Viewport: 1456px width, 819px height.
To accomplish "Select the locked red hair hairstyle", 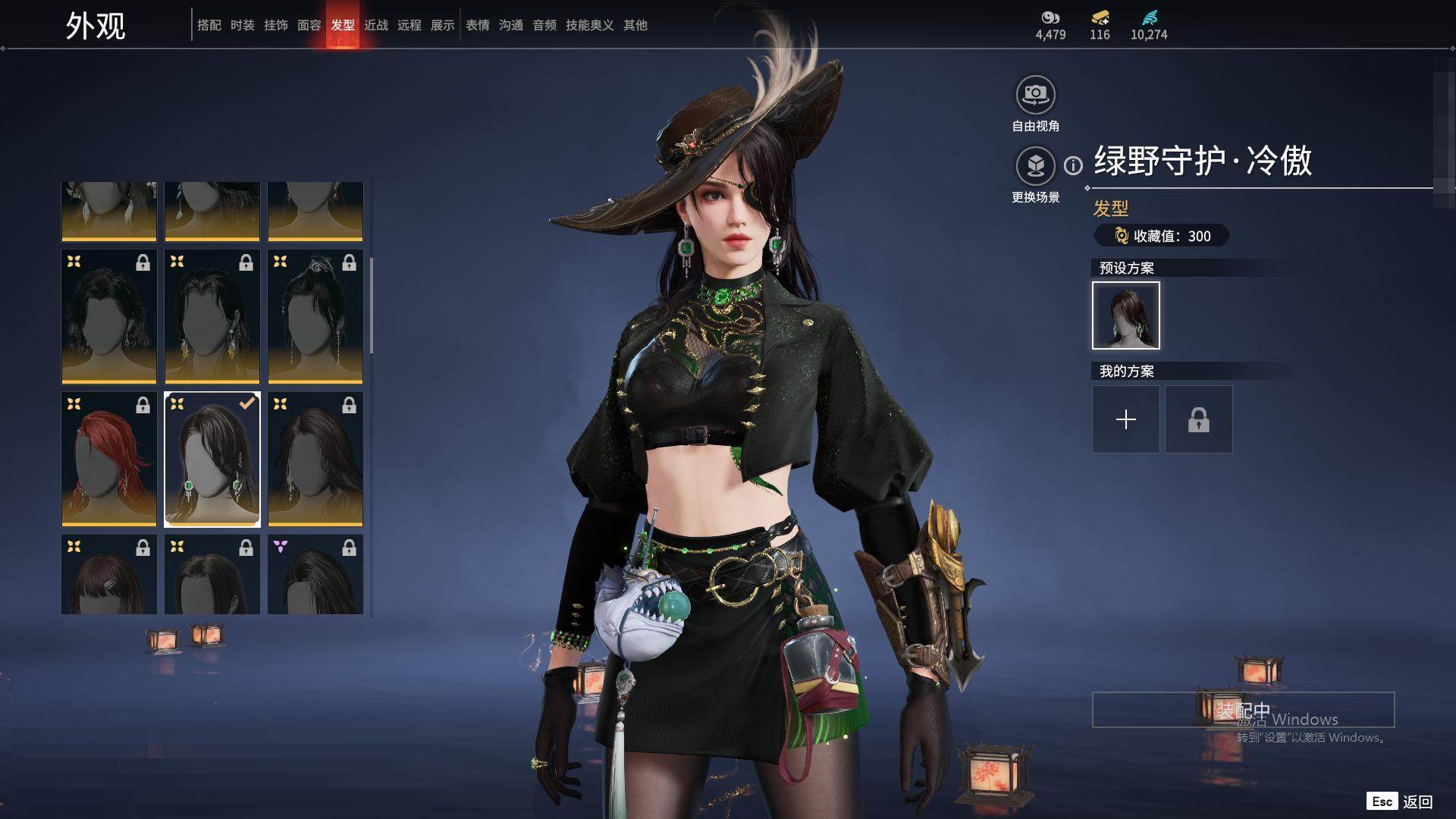I will point(109,459).
